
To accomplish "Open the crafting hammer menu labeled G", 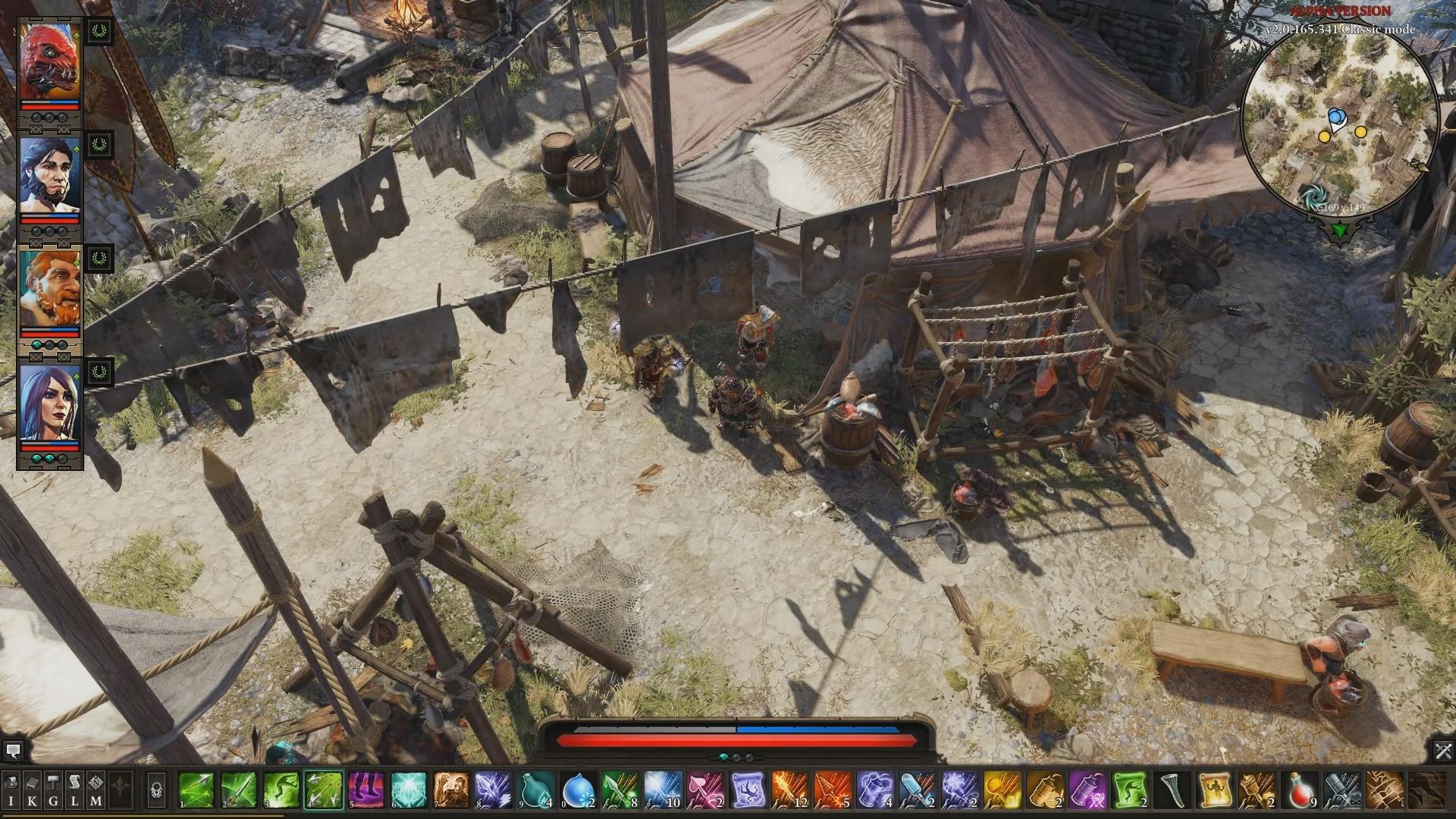I will tap(53, 789).
